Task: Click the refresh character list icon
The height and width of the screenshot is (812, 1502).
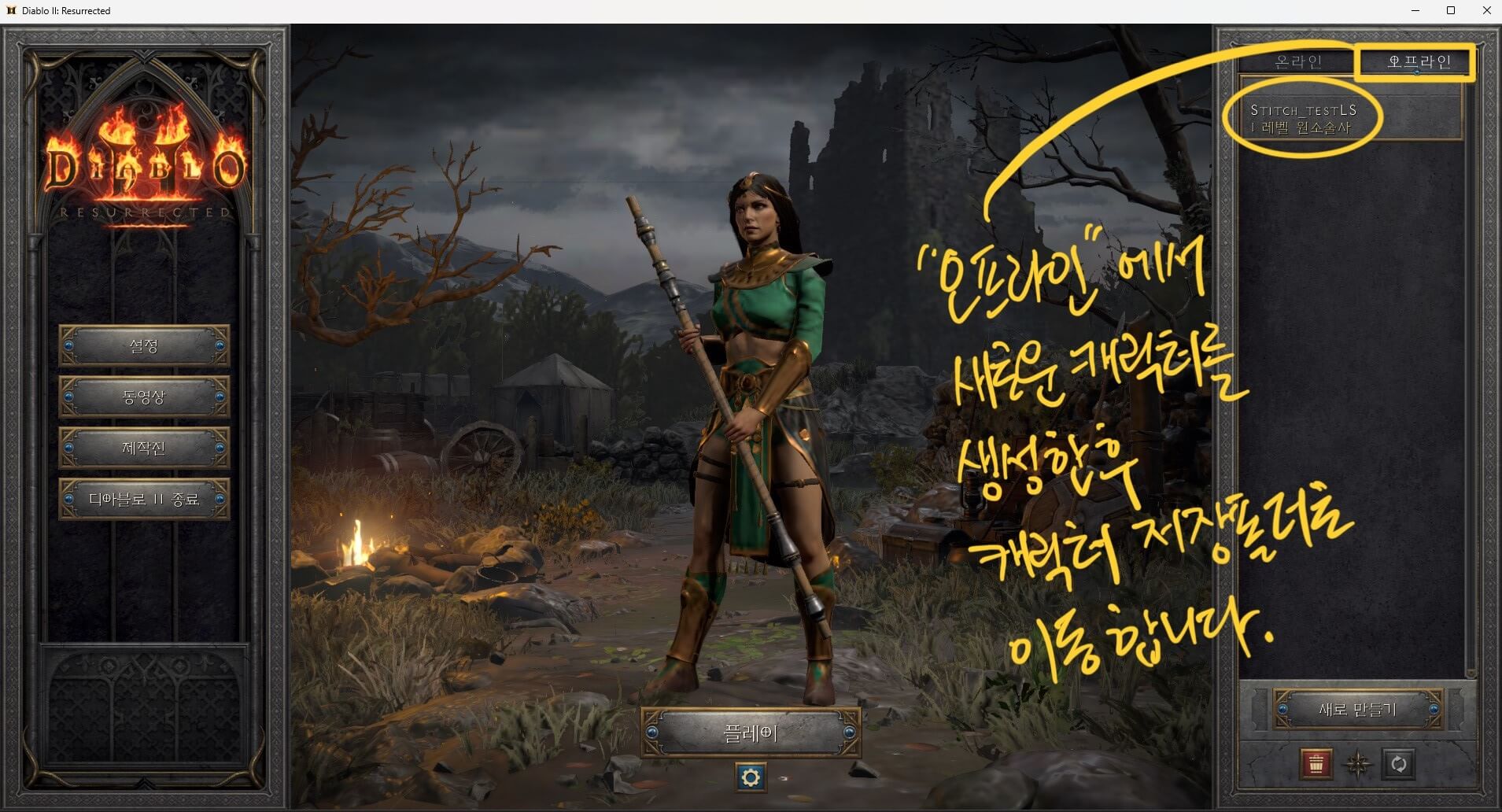Action: point(1399,762)
